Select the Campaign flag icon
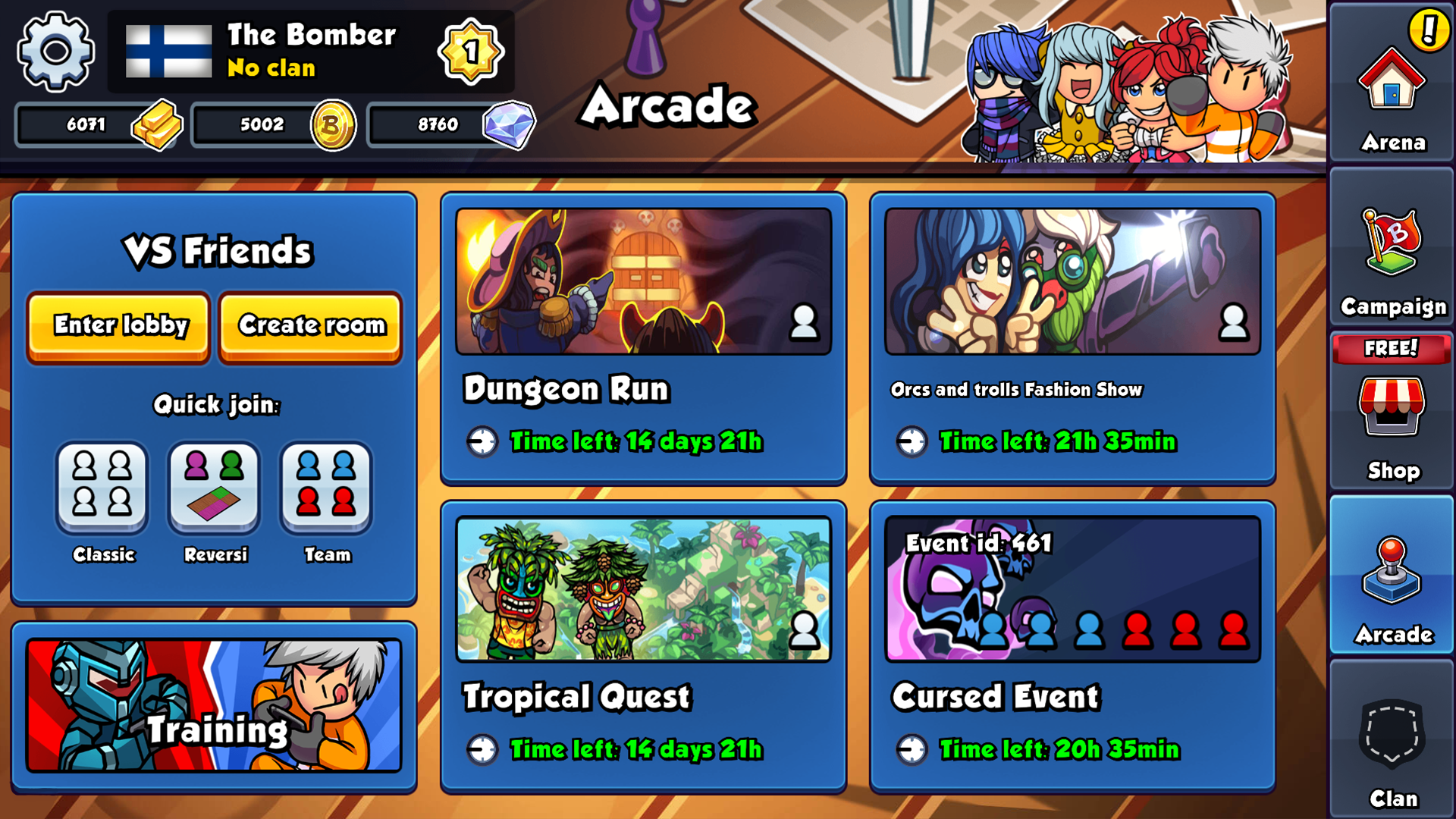The image size is (1456, 819). 1392,250
